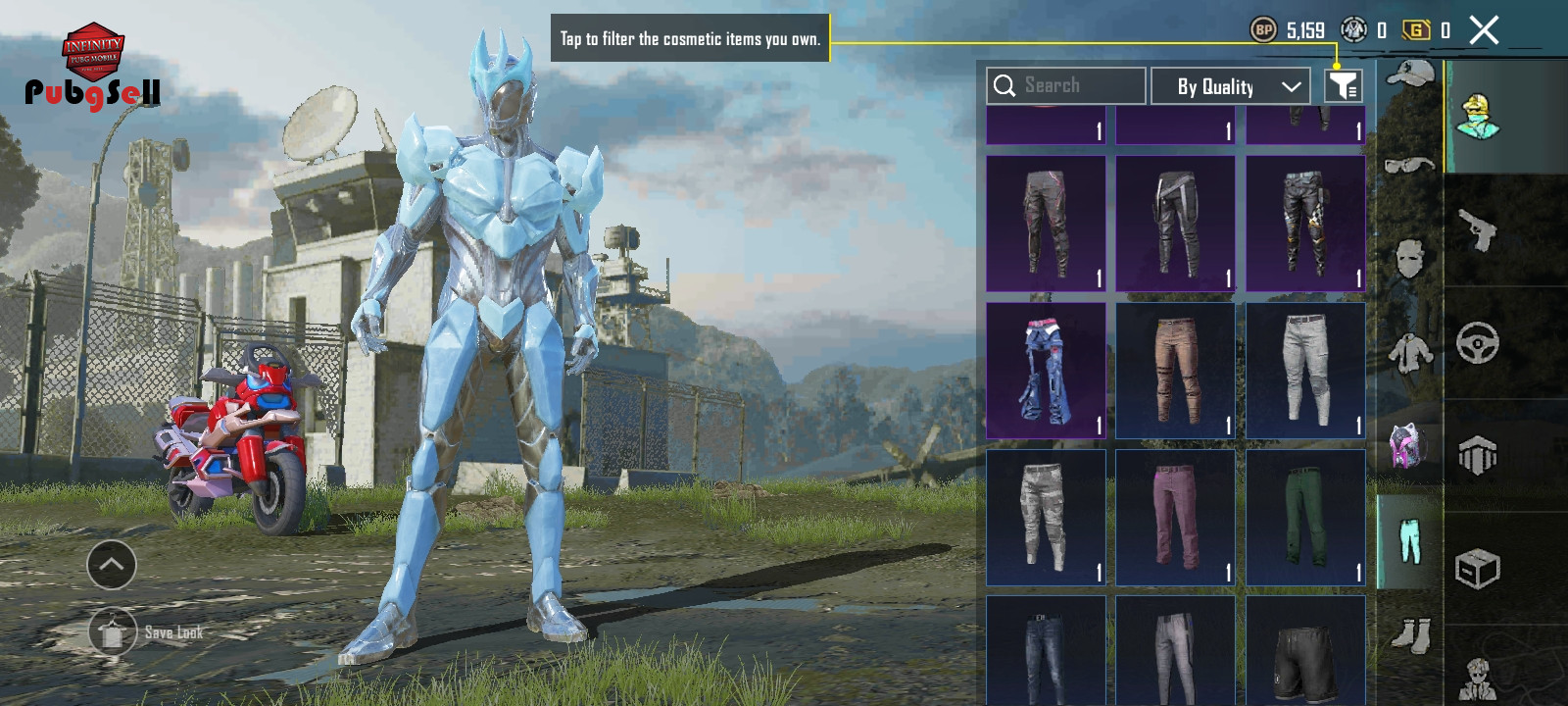The height and width of the screenshot is (706, 1568).
Task: Open the steering wheel vehicle section
Action: (x=1478, y=343)
